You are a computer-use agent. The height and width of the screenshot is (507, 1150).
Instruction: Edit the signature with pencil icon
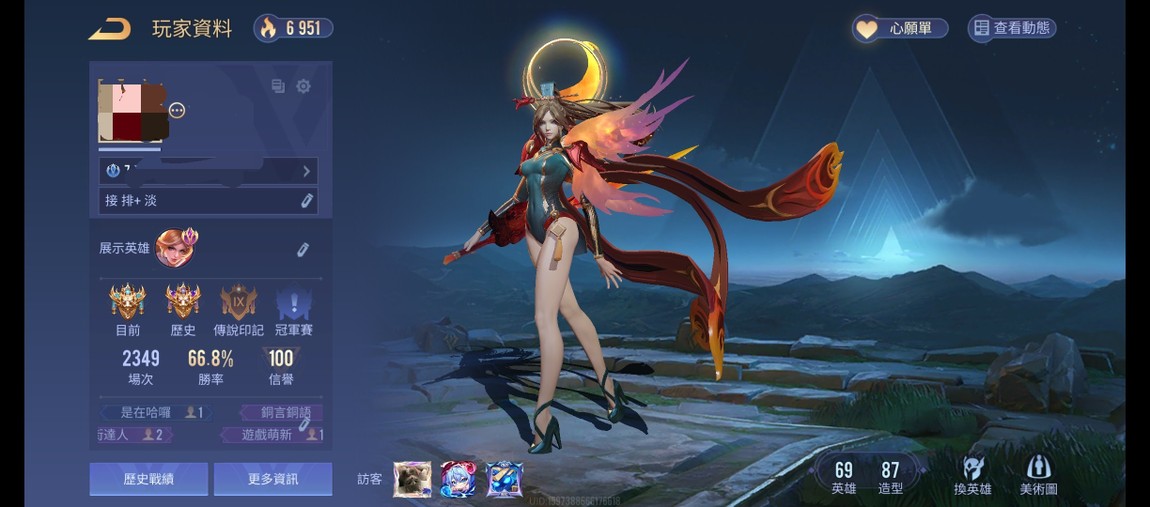tap(306, 201)
